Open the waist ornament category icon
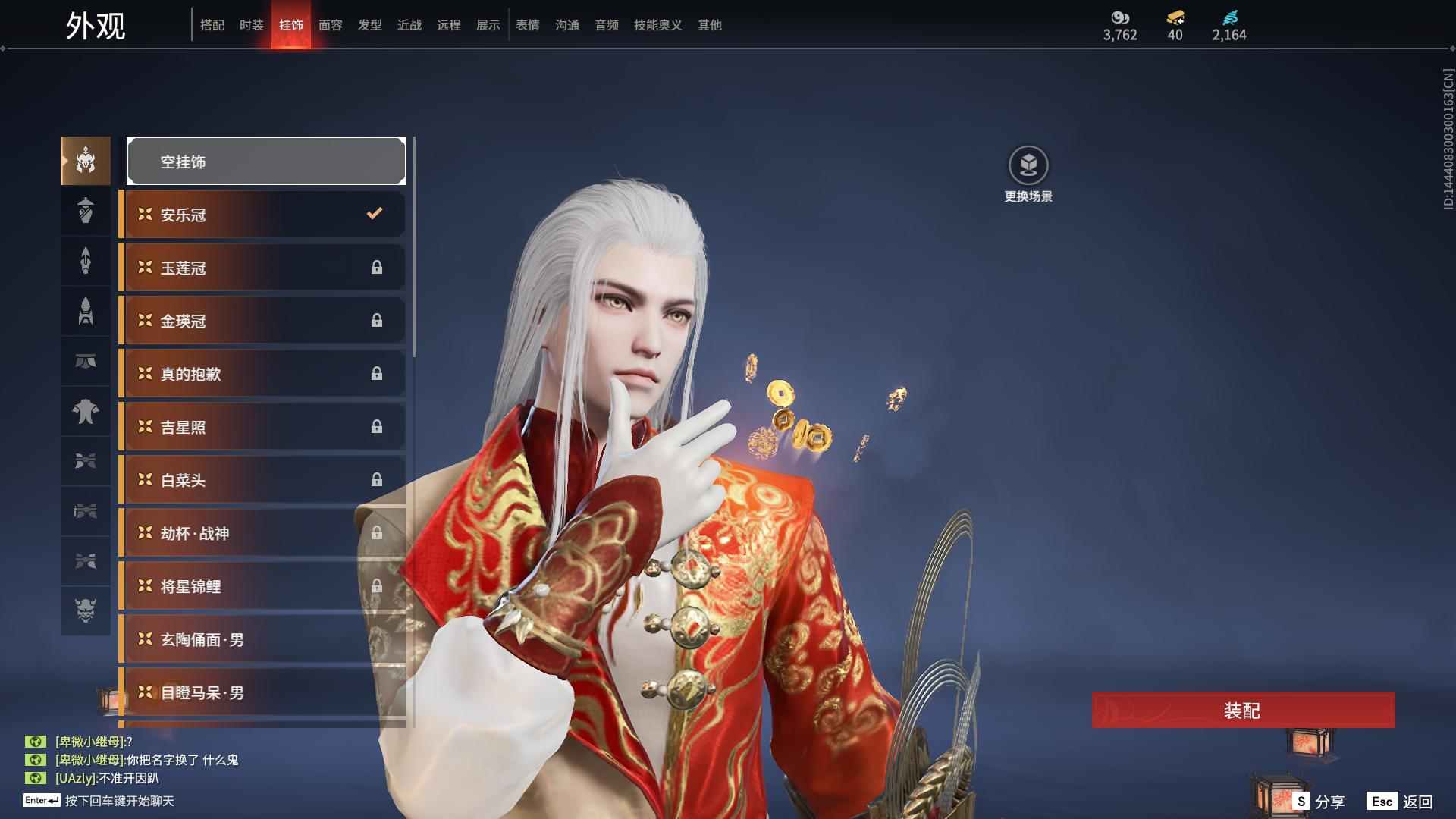Image resolution: width=1456 pixels, height=819 pixels. point(86,362)
